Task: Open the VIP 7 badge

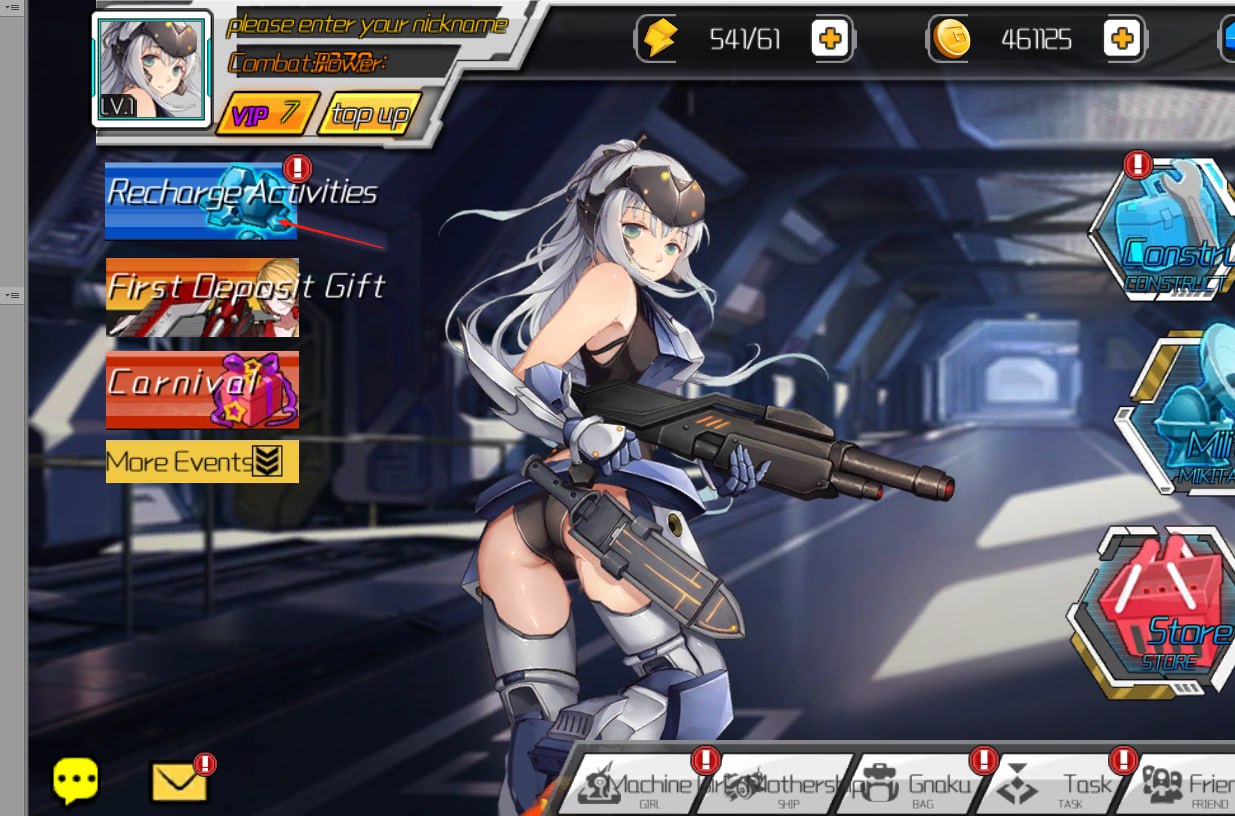Action: 266,114
